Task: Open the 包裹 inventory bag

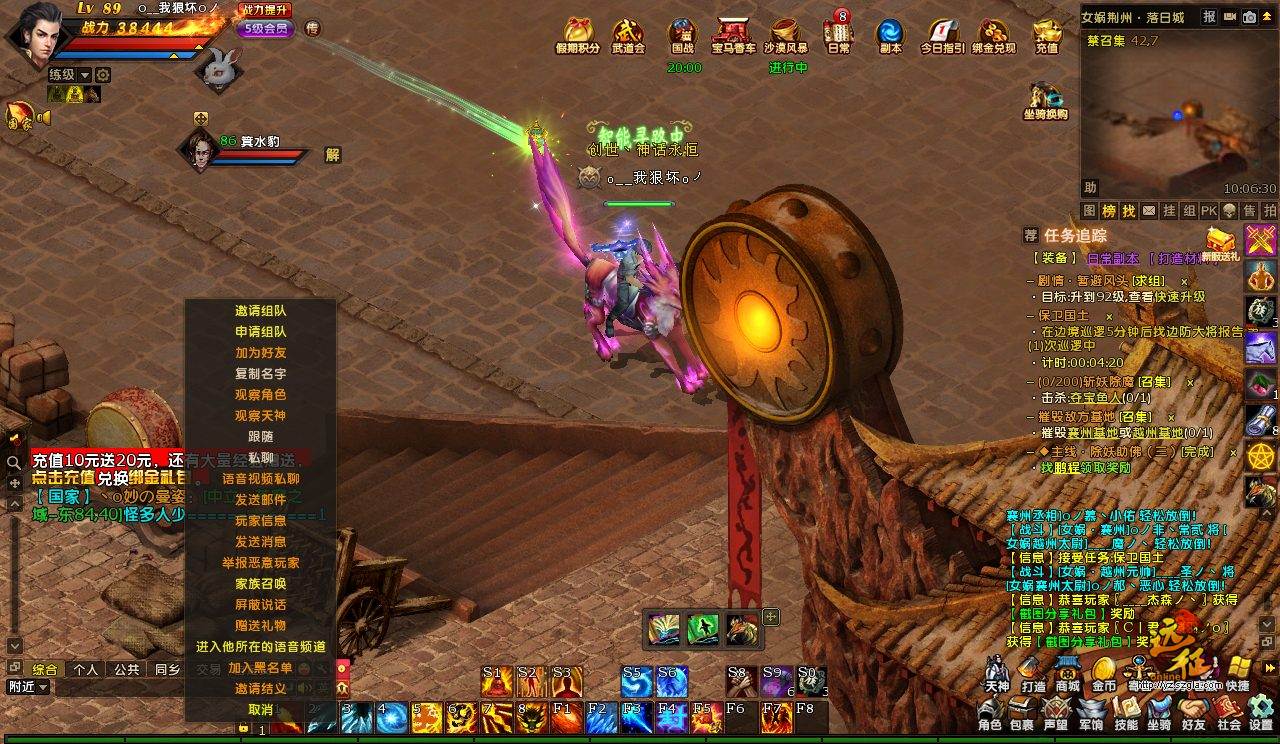Action: point(1021,714)
